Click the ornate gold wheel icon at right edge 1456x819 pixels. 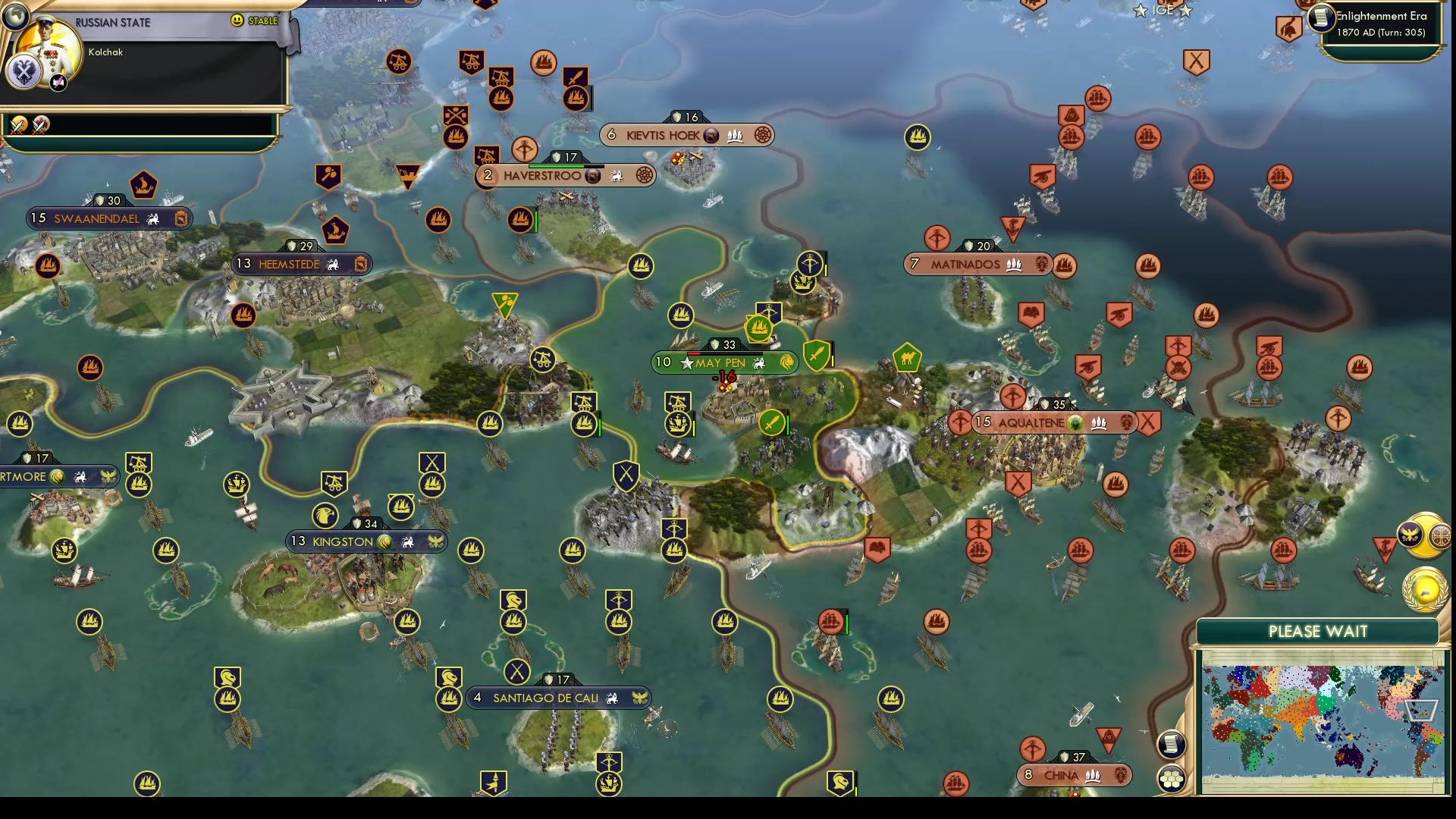(x=1439, y=537)
